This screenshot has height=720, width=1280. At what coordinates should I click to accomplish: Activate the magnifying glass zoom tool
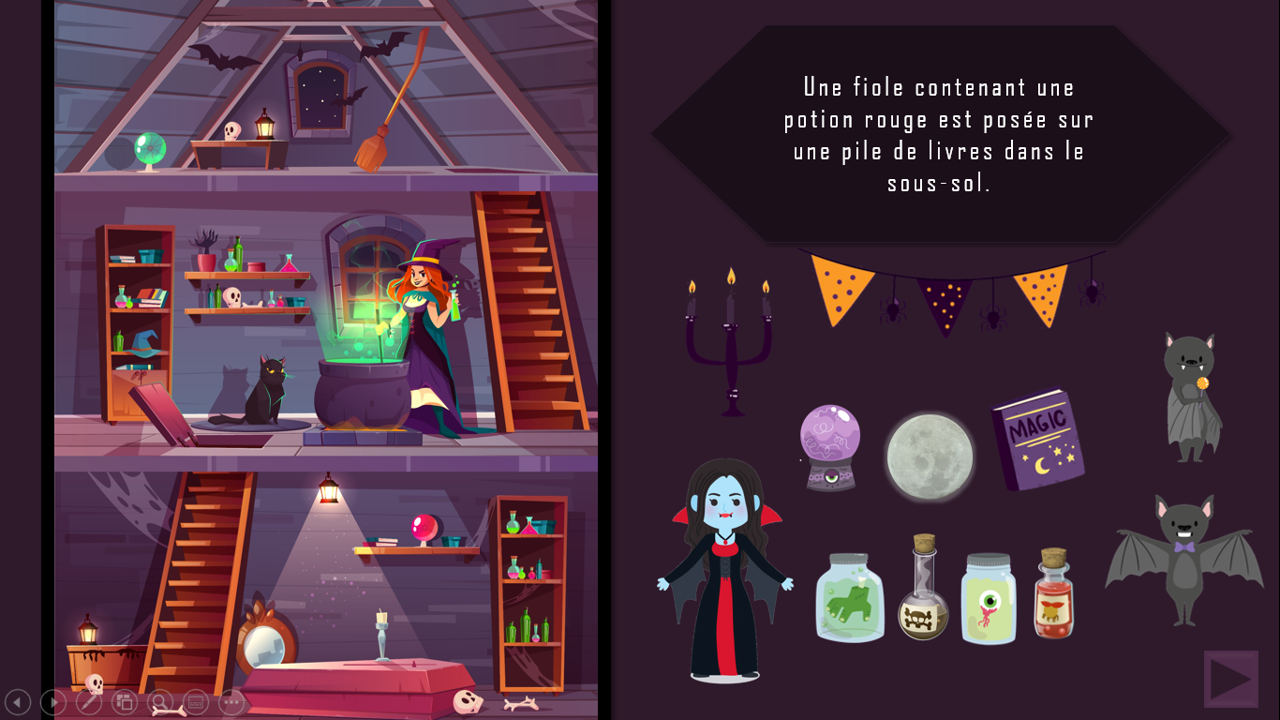[160, 702]
